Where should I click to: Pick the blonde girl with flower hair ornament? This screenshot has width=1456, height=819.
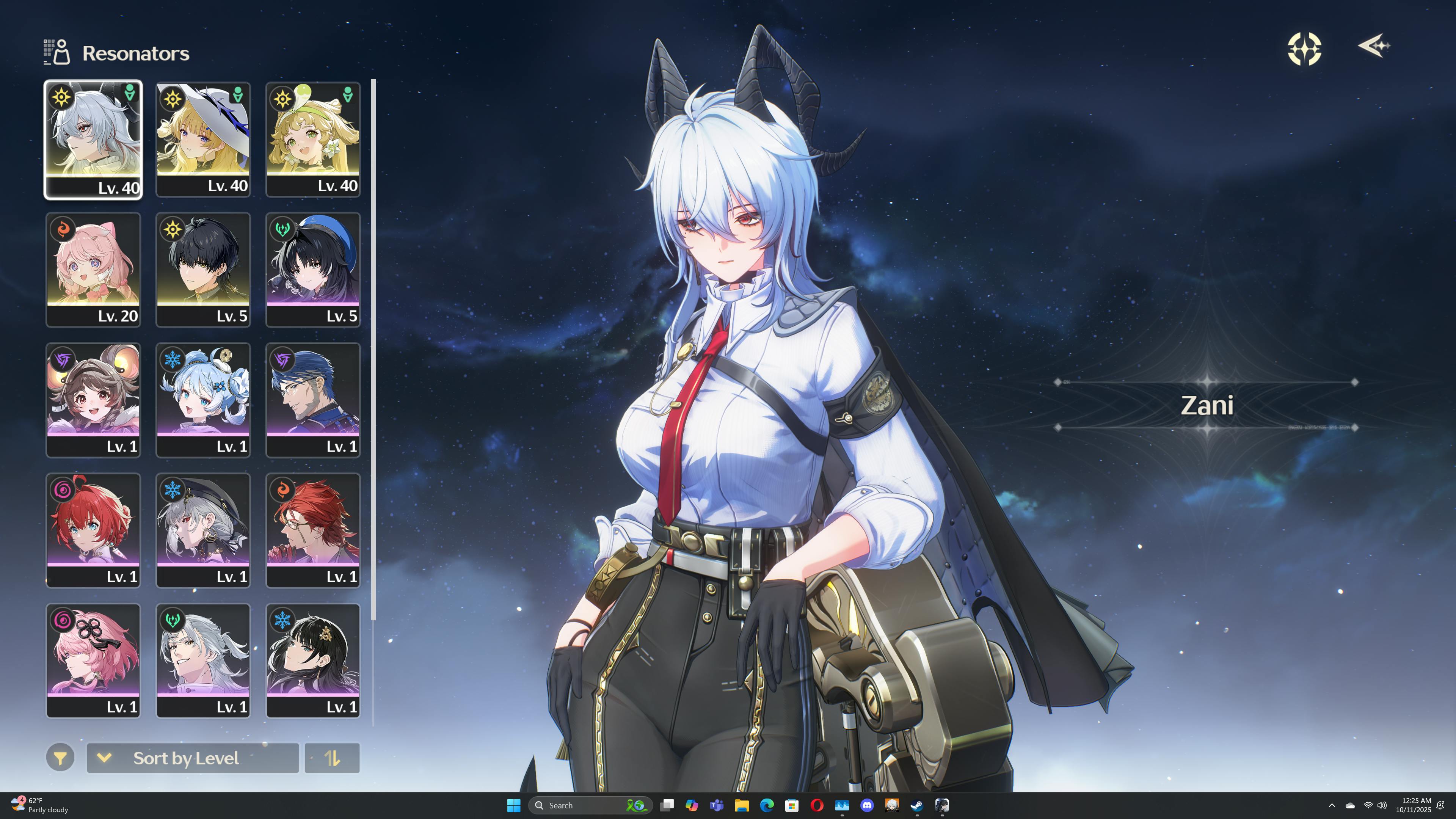pos(312,139)
